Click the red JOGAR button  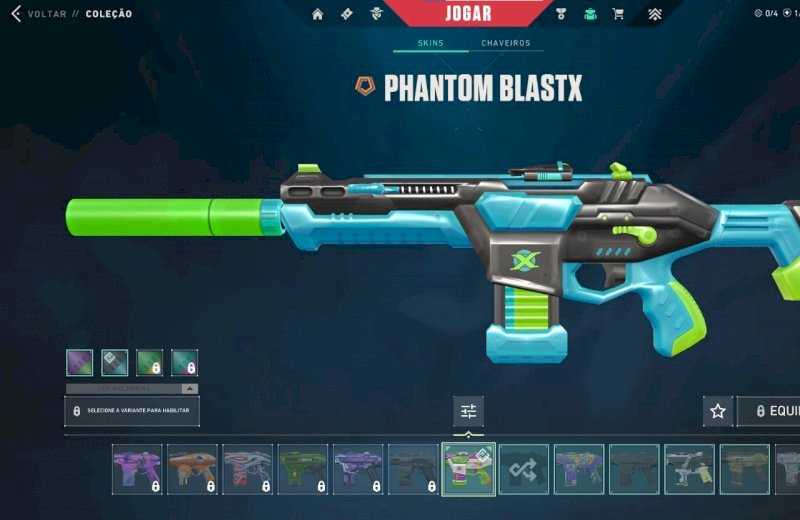(467, 14)
